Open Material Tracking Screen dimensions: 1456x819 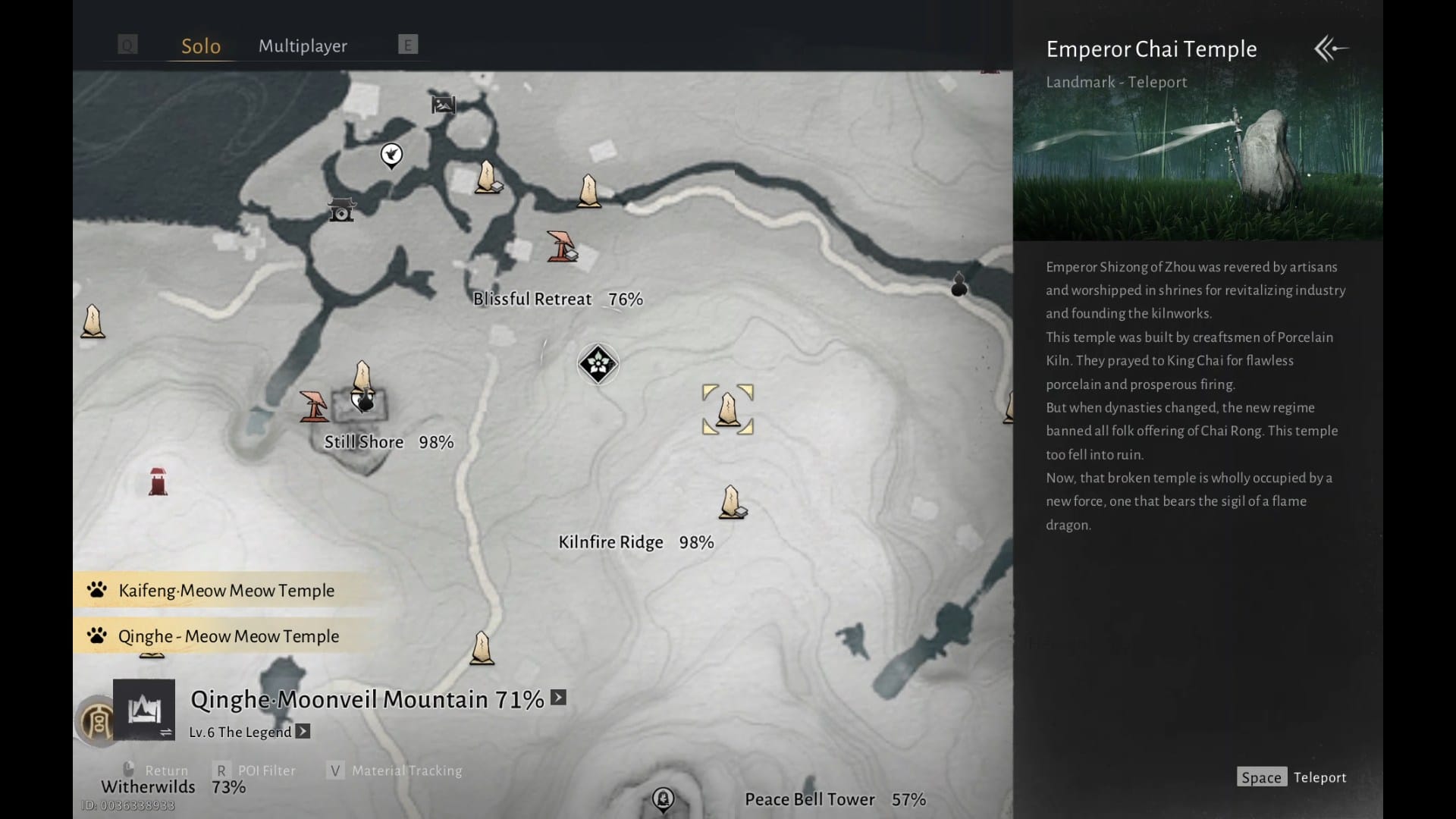(x=396, y=770)
